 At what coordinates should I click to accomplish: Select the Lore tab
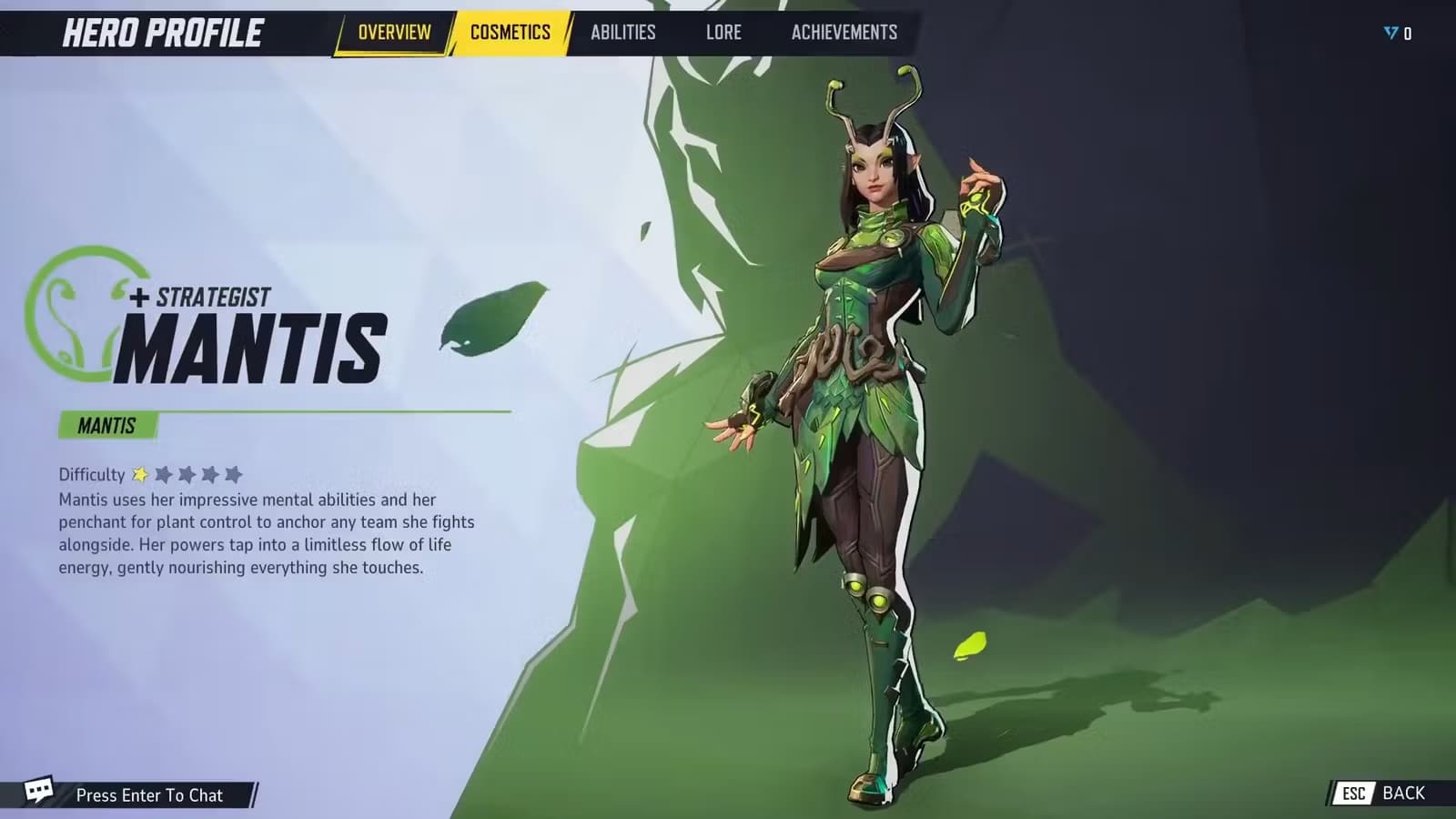(723, 33)
